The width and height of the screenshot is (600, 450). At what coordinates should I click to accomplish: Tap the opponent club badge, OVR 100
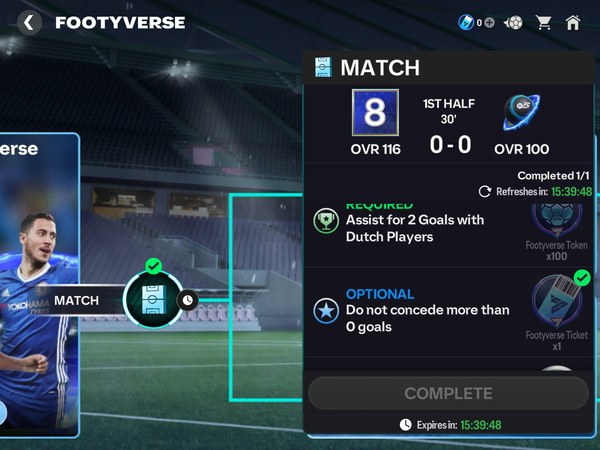(x=522, y=113)
